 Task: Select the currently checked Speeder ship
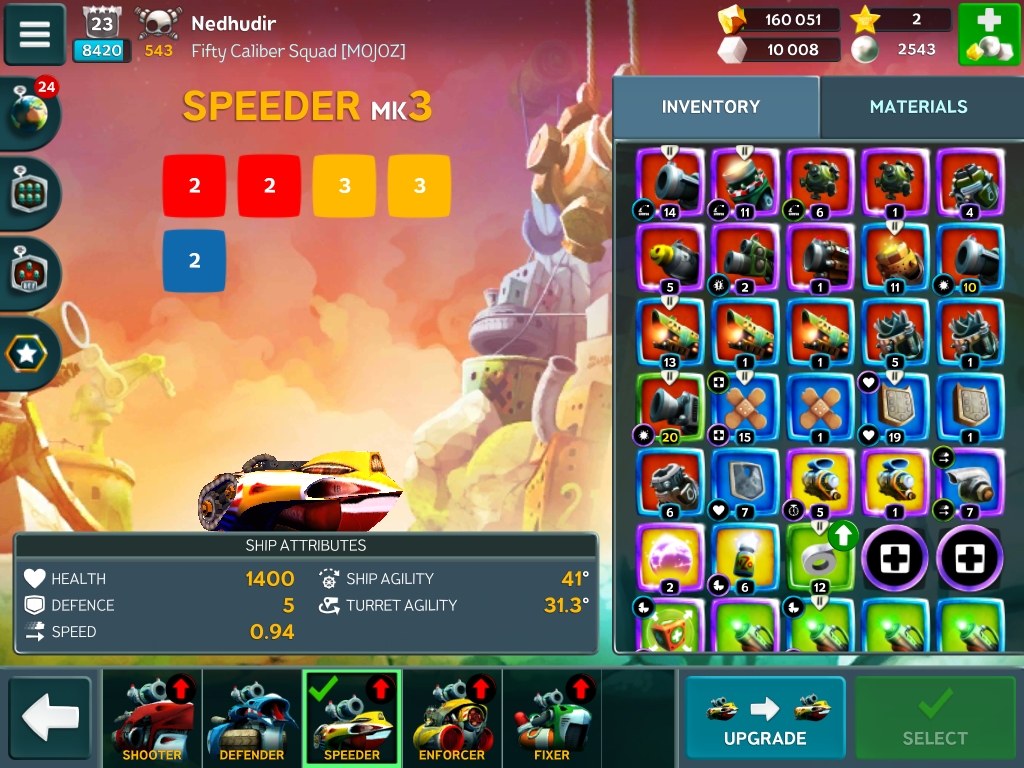tap(352, 718)
